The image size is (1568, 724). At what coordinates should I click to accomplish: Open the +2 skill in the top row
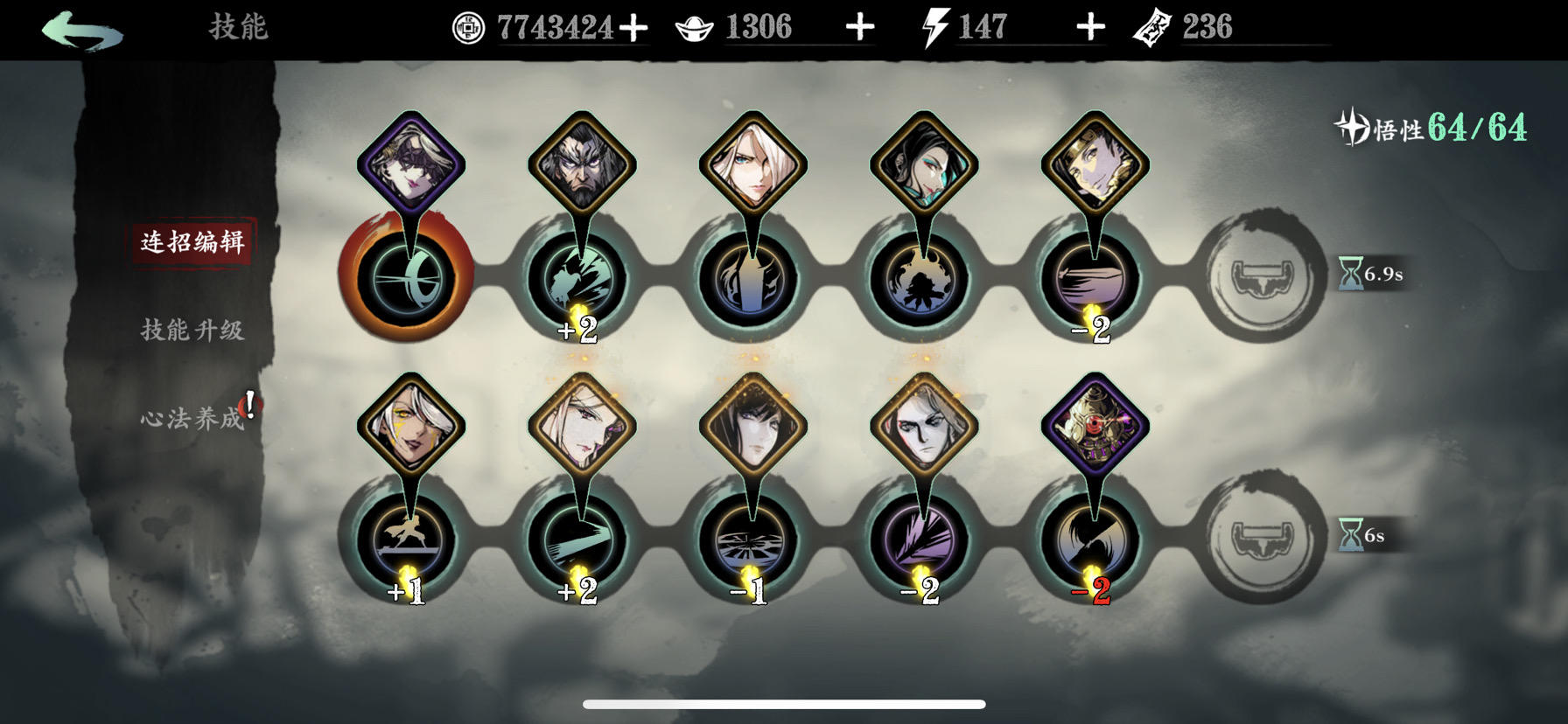point(580,280)
